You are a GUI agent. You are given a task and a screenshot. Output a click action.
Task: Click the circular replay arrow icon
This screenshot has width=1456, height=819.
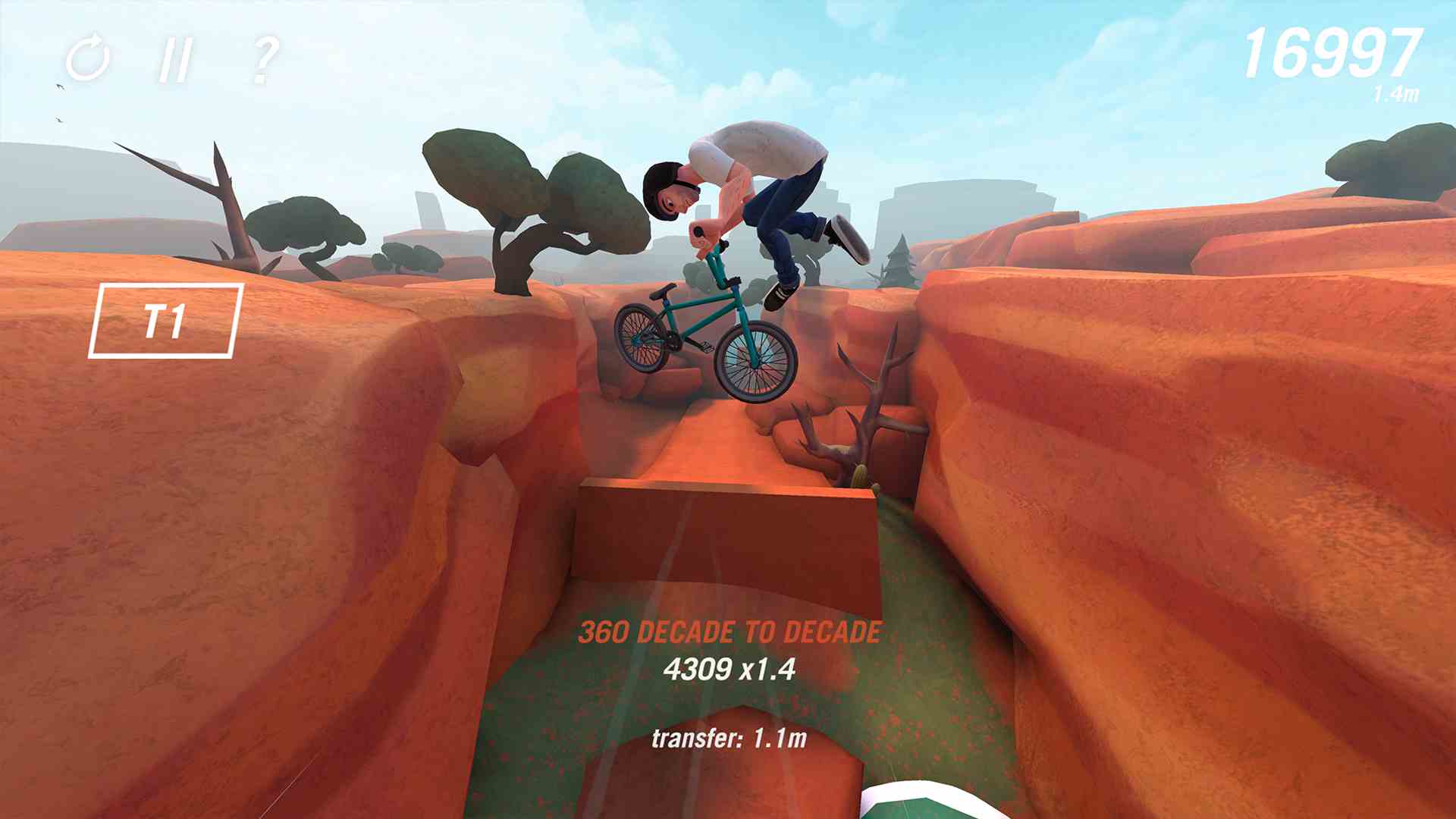tap(87, 58)
